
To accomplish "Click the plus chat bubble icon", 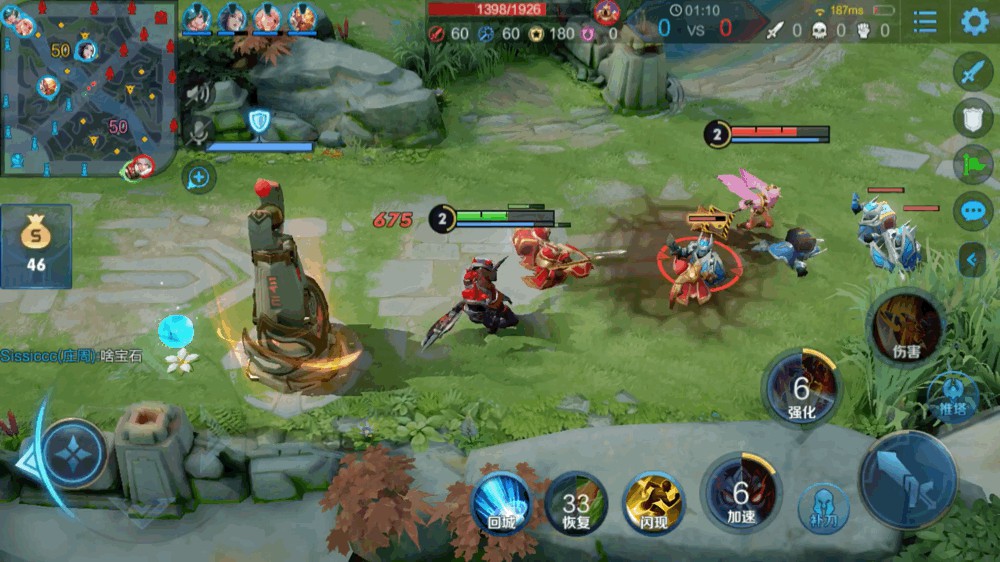I will 199,178.
